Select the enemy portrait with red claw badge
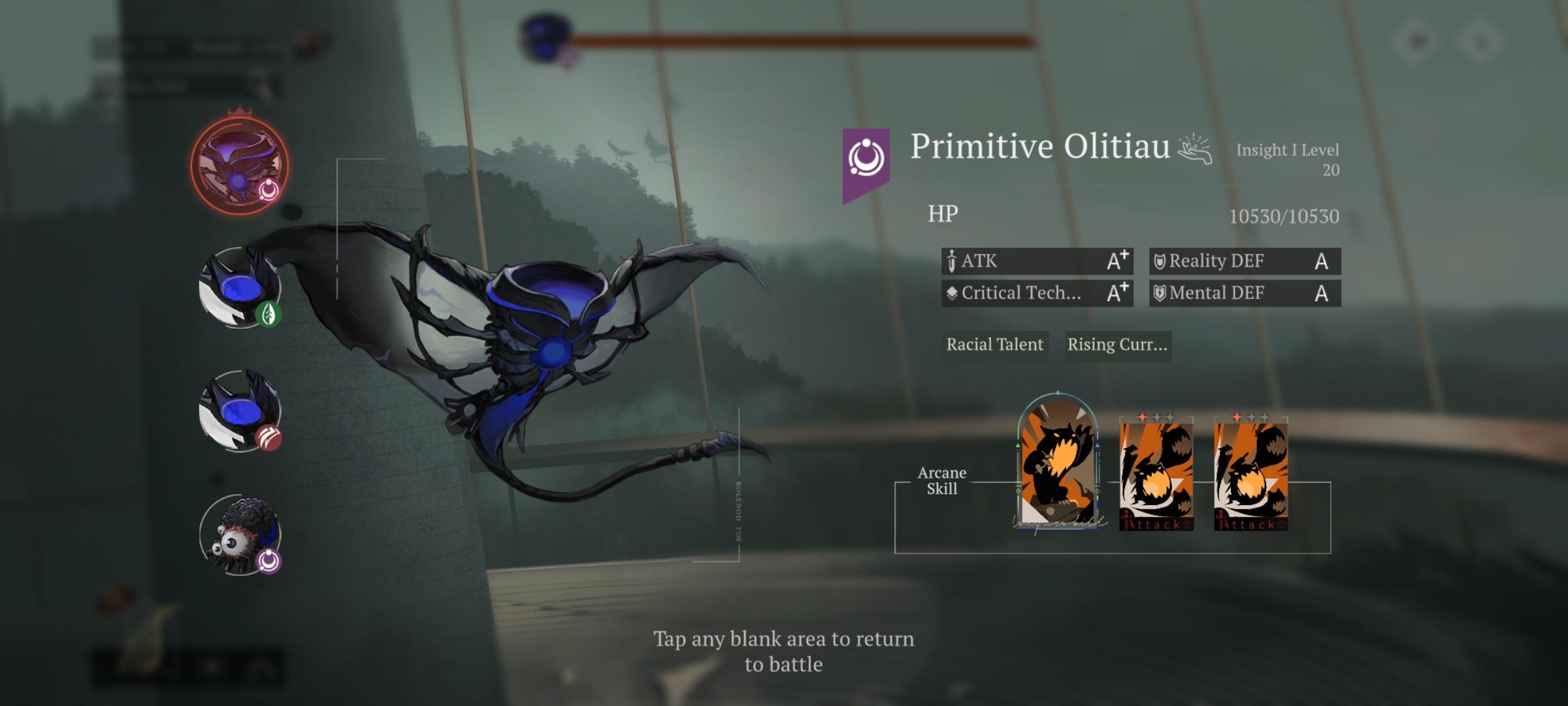The height and width of the screenshot is (706, 1568). click(240, 411)
